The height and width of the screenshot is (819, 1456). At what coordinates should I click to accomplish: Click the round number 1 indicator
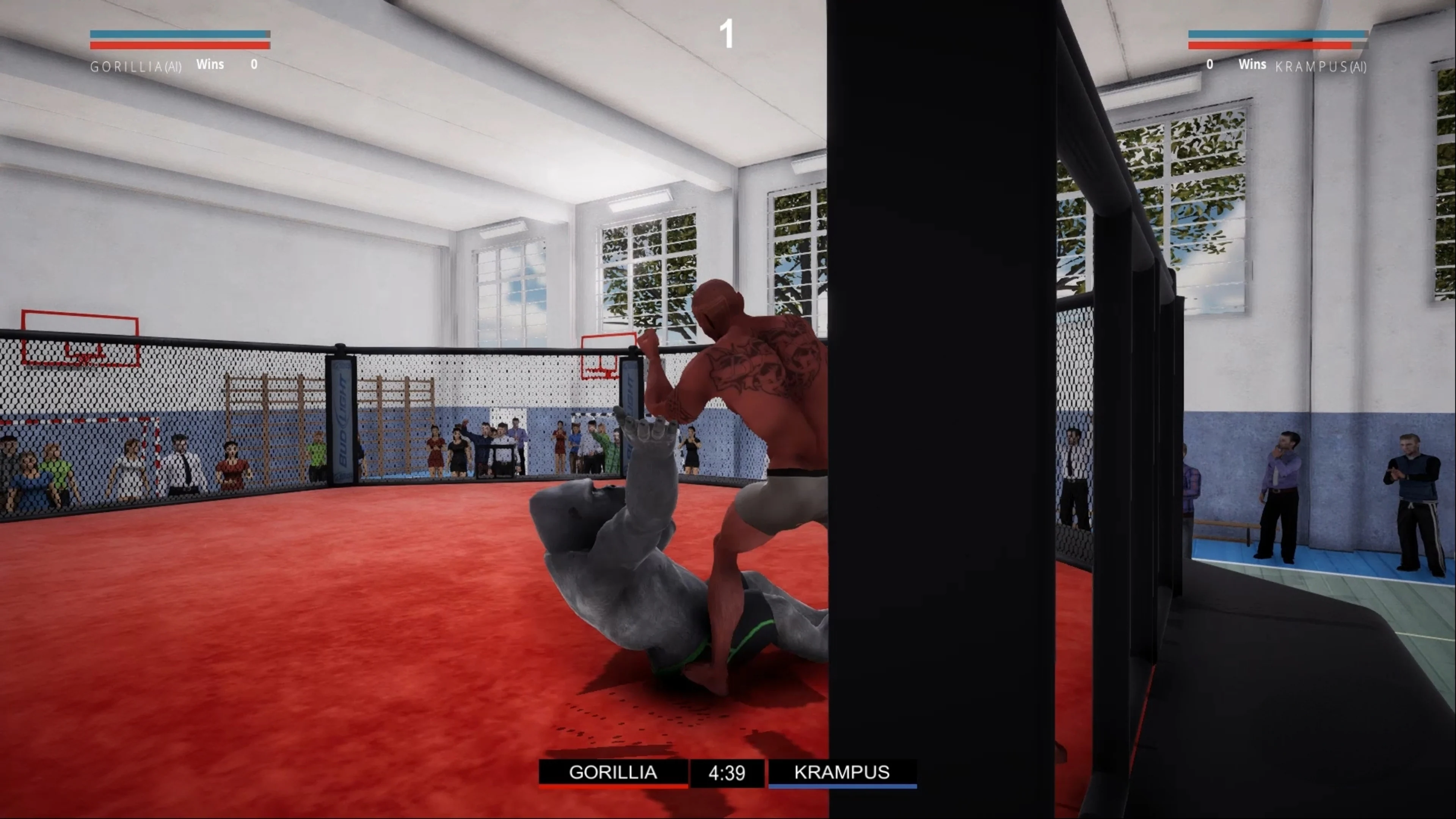coord(726,34)
